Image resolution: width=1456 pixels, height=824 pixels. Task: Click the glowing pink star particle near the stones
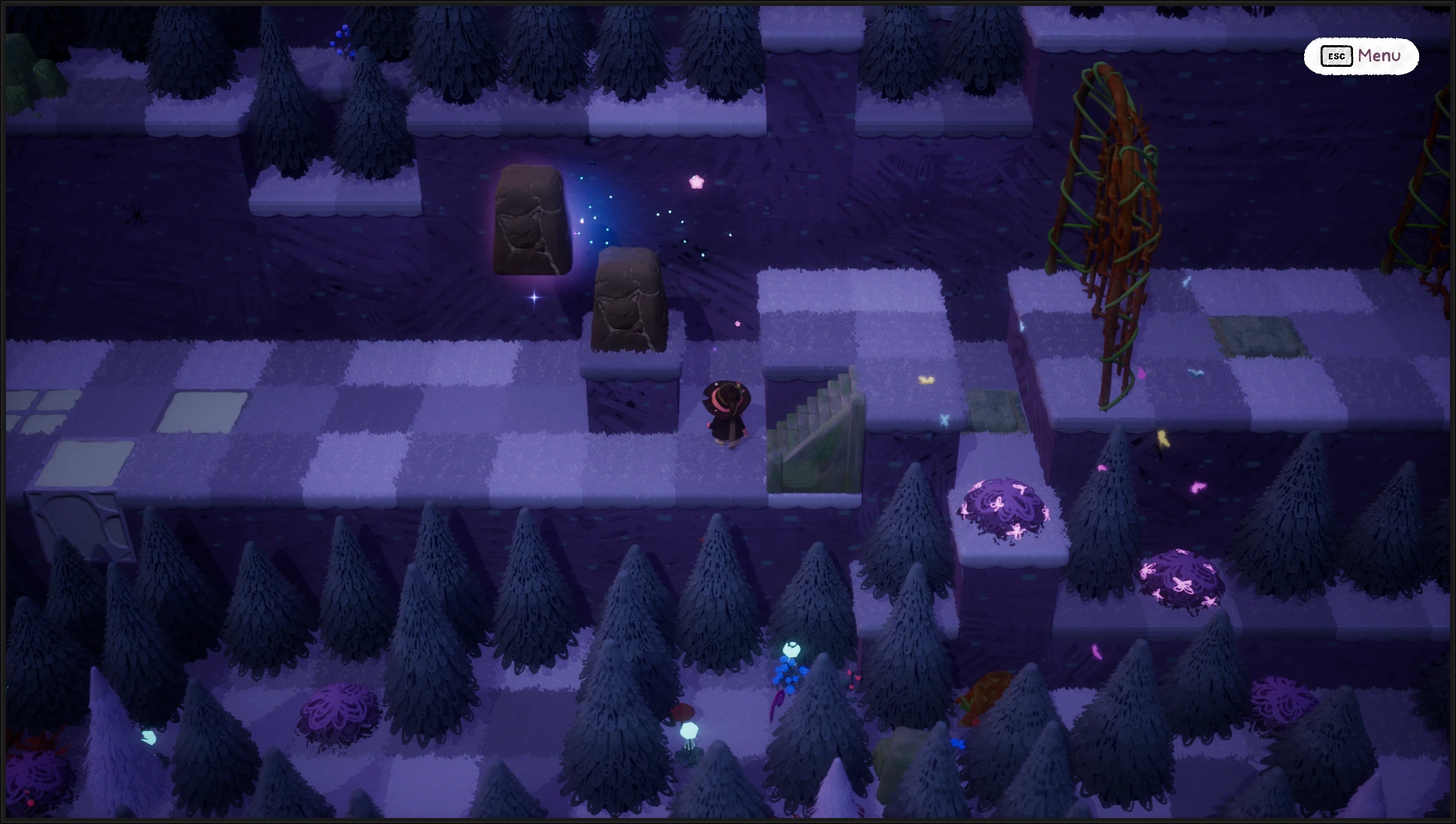(696, 180)
